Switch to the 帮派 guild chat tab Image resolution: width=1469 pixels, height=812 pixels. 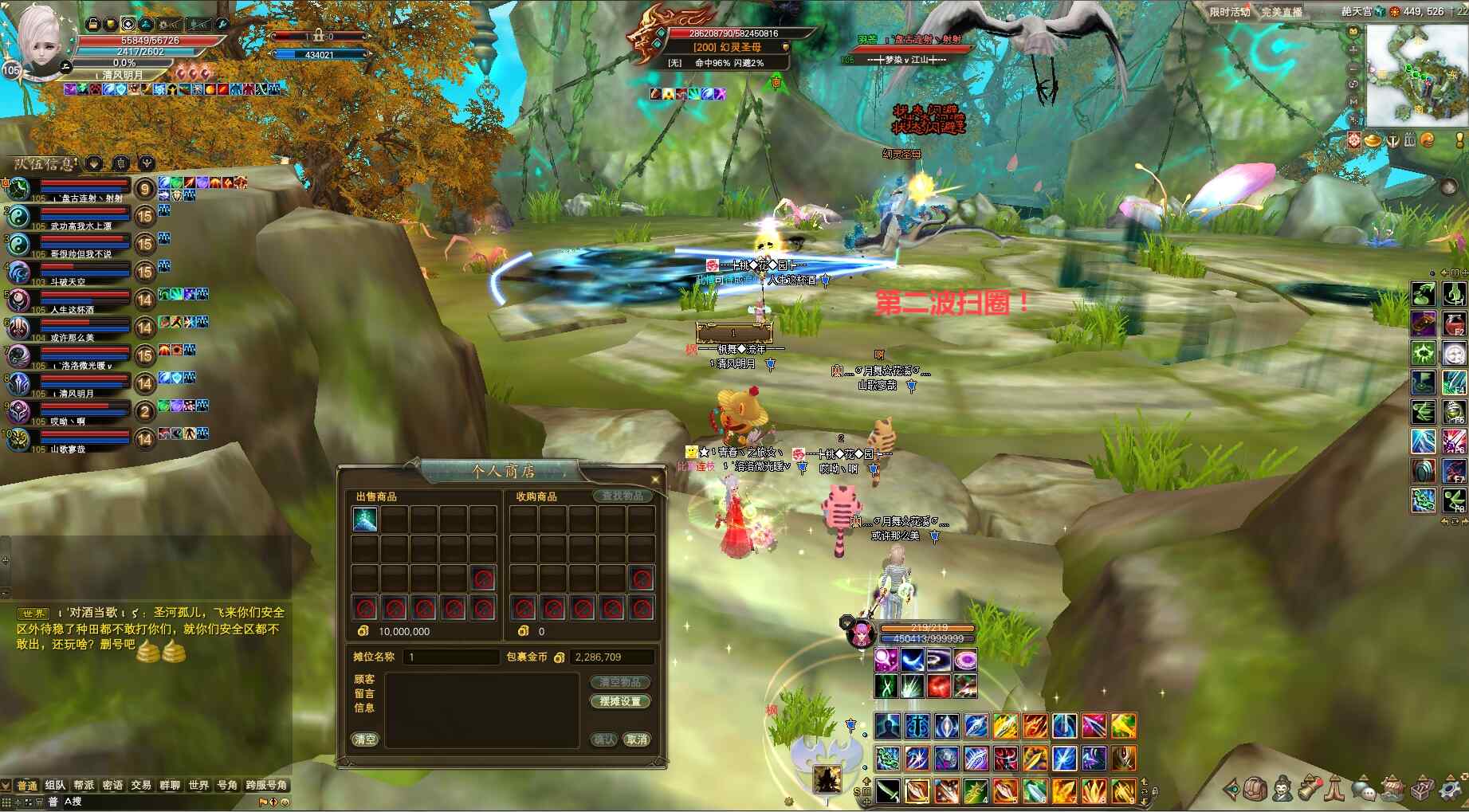point(84,786)
